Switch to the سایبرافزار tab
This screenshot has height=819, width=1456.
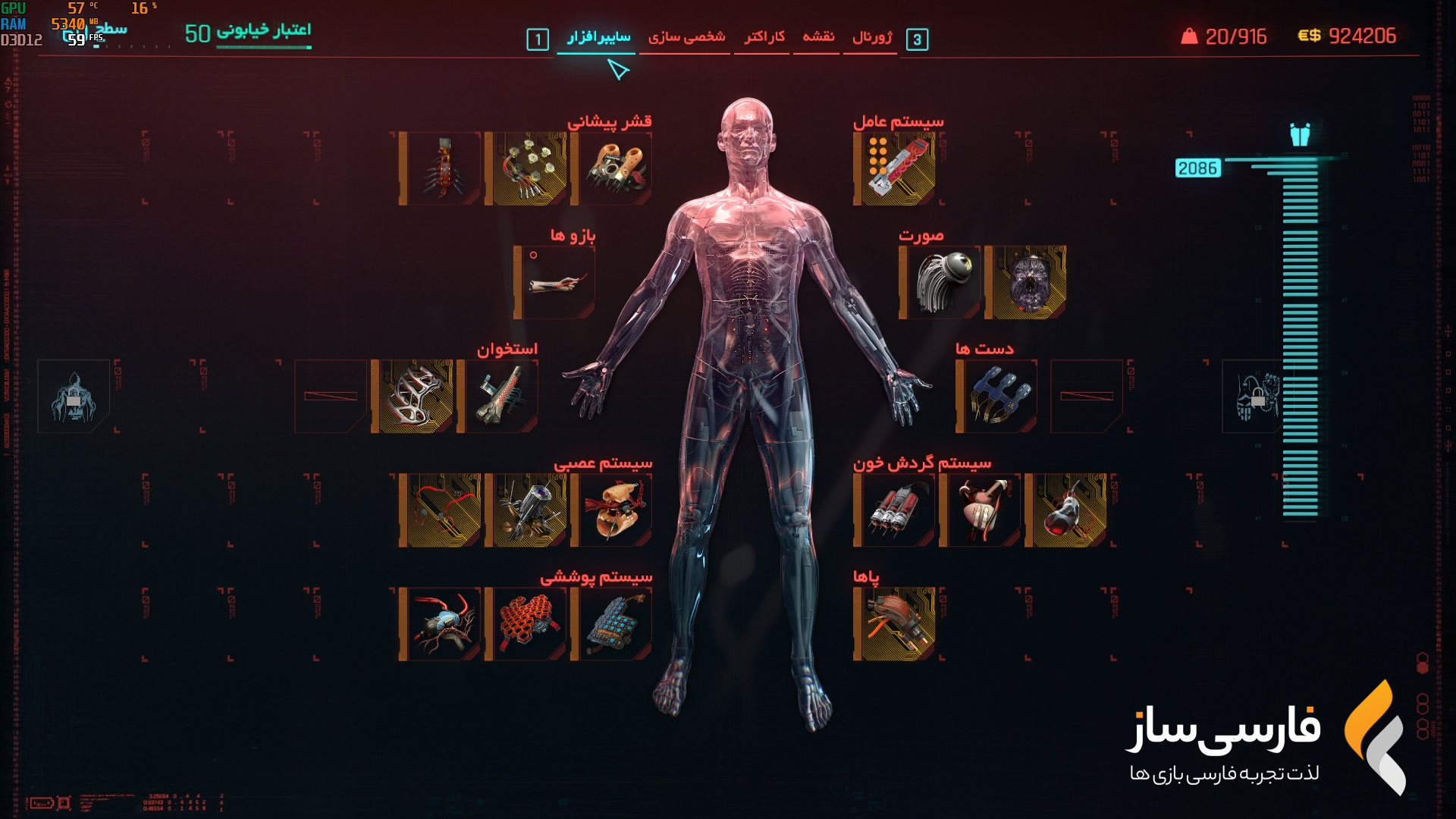coord(598,37)
